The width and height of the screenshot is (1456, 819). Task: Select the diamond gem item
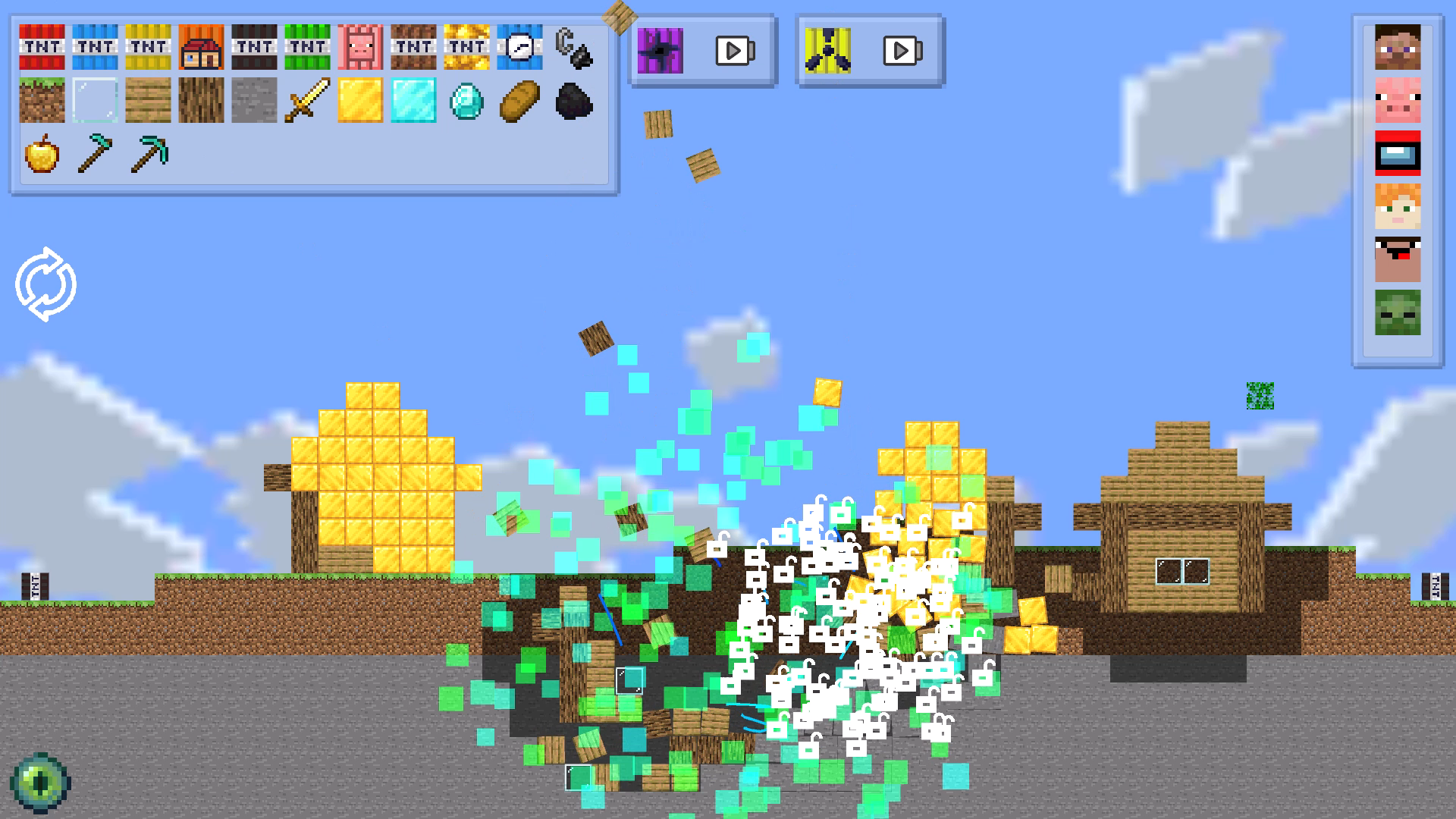coord(468,102)
